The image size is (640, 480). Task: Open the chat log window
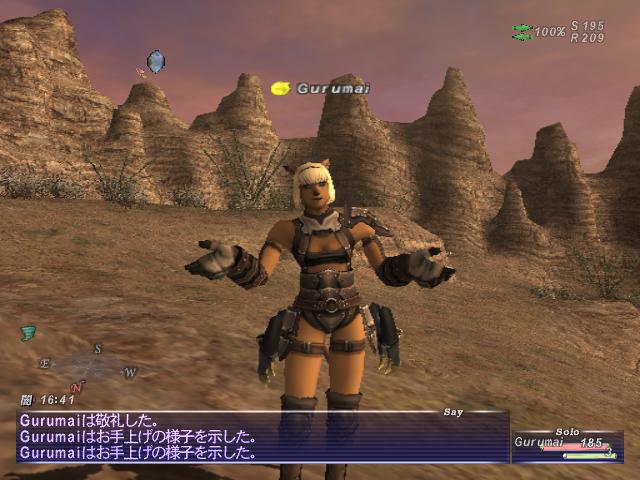262,438
